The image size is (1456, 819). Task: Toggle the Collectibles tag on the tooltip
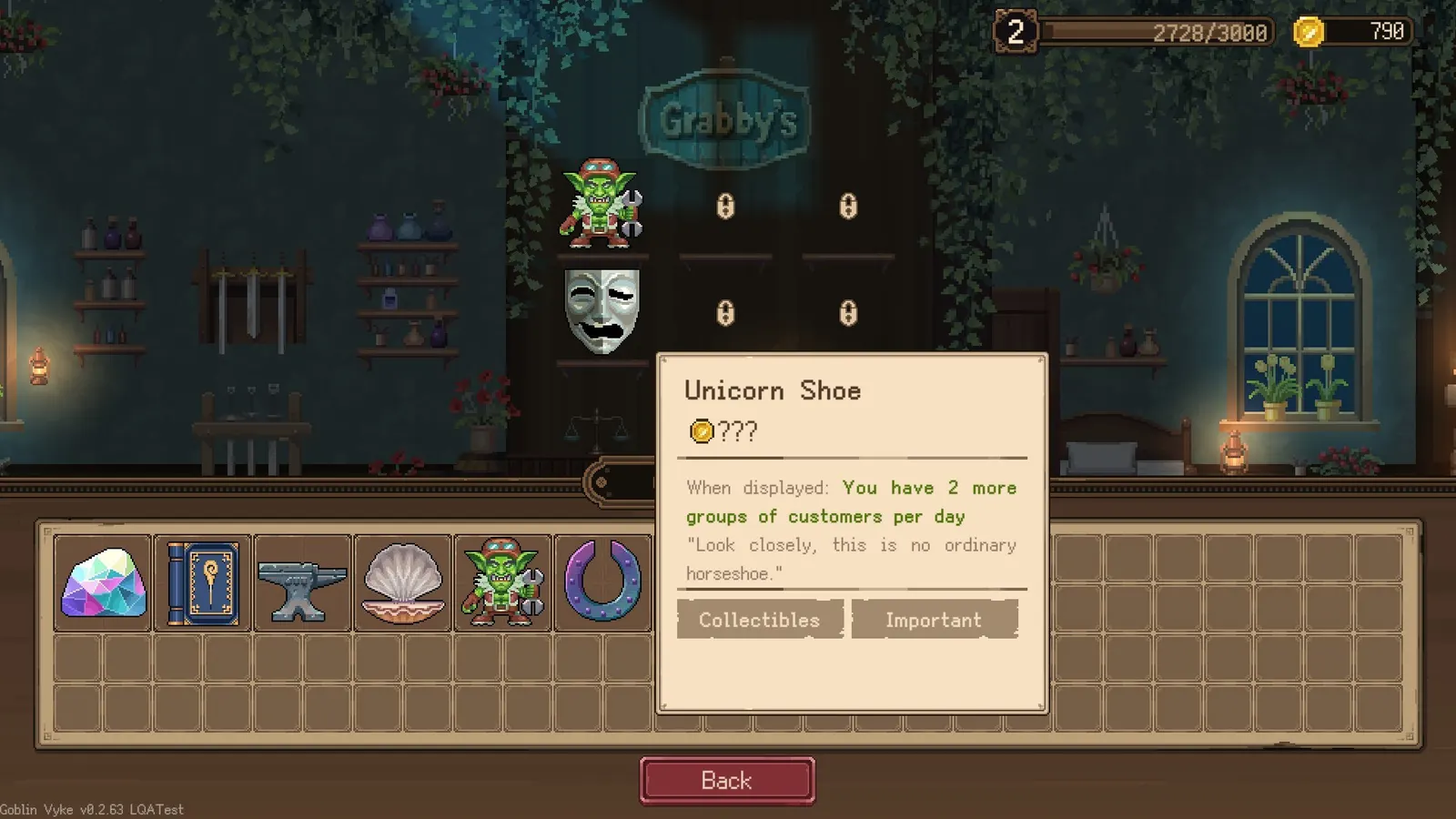758,620
